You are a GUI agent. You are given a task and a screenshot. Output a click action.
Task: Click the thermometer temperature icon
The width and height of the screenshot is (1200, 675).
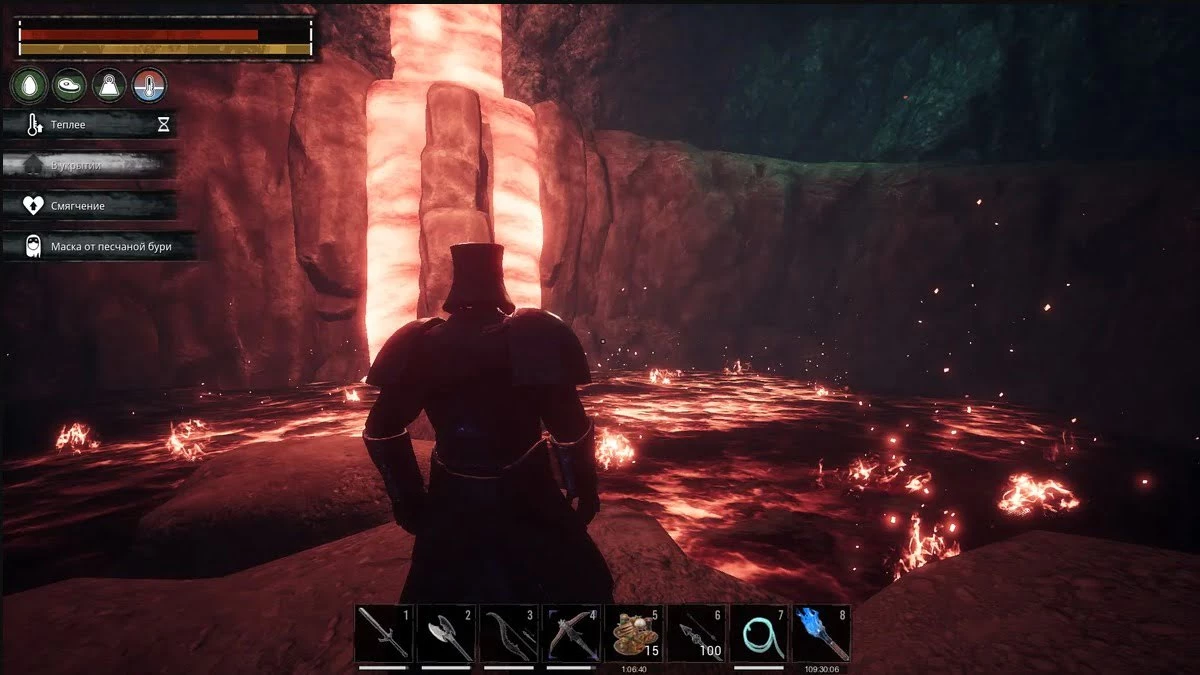tap(150, 86)
